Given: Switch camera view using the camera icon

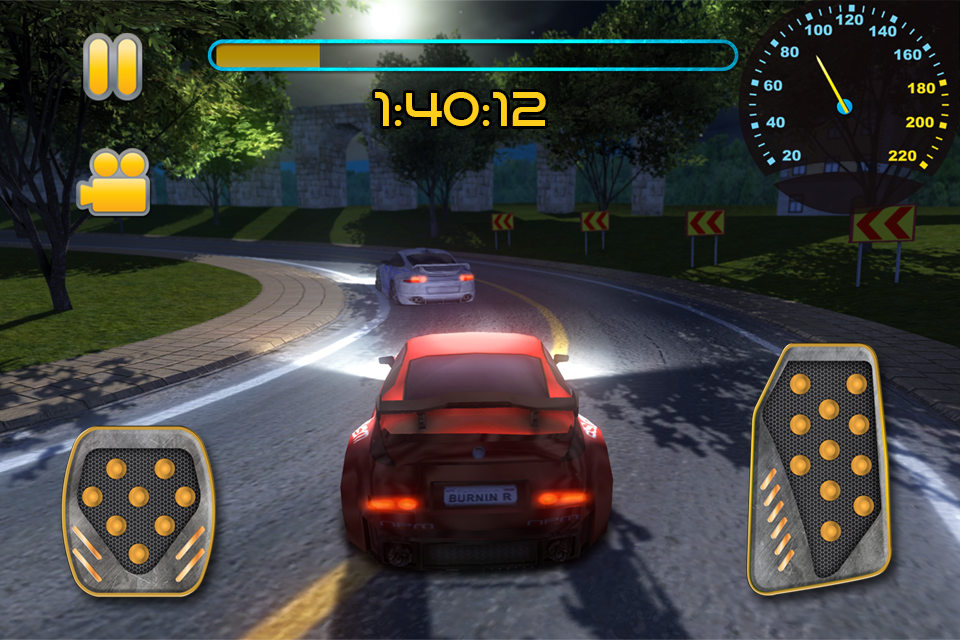Looking at the screenshot, I should (113, 182).
